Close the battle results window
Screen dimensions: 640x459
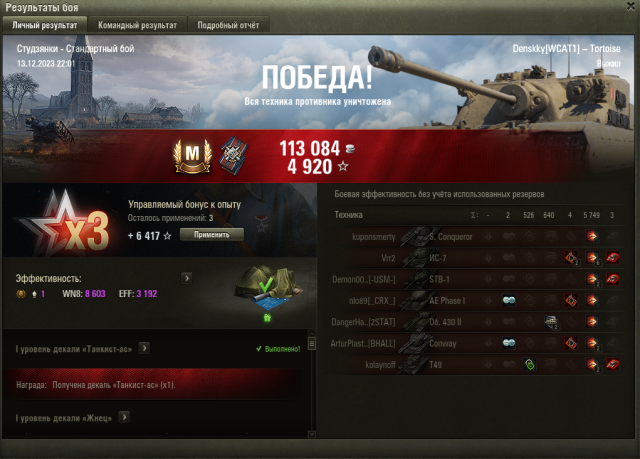[626, 7]
